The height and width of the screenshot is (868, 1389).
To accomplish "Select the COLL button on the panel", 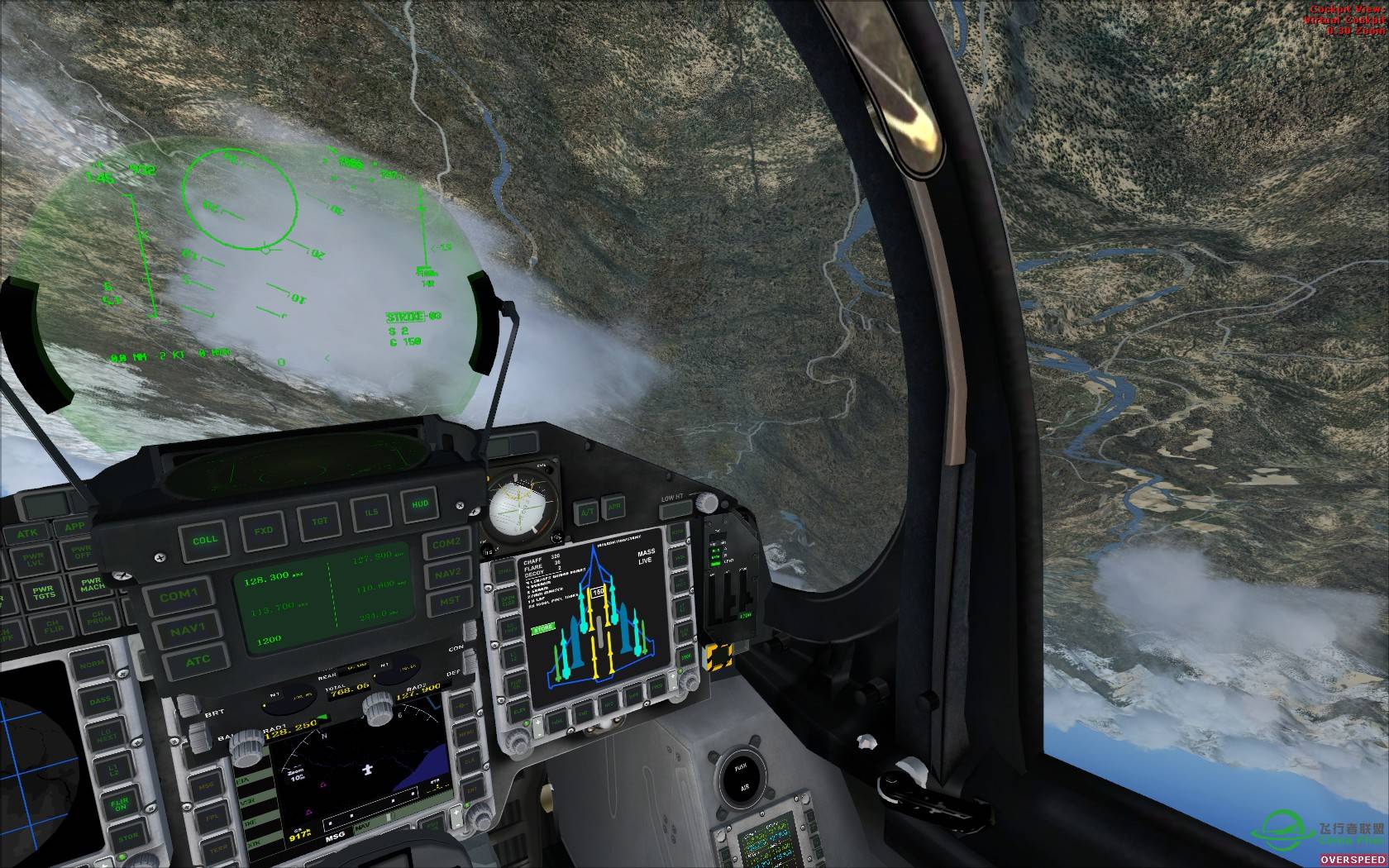I will 204,540.
